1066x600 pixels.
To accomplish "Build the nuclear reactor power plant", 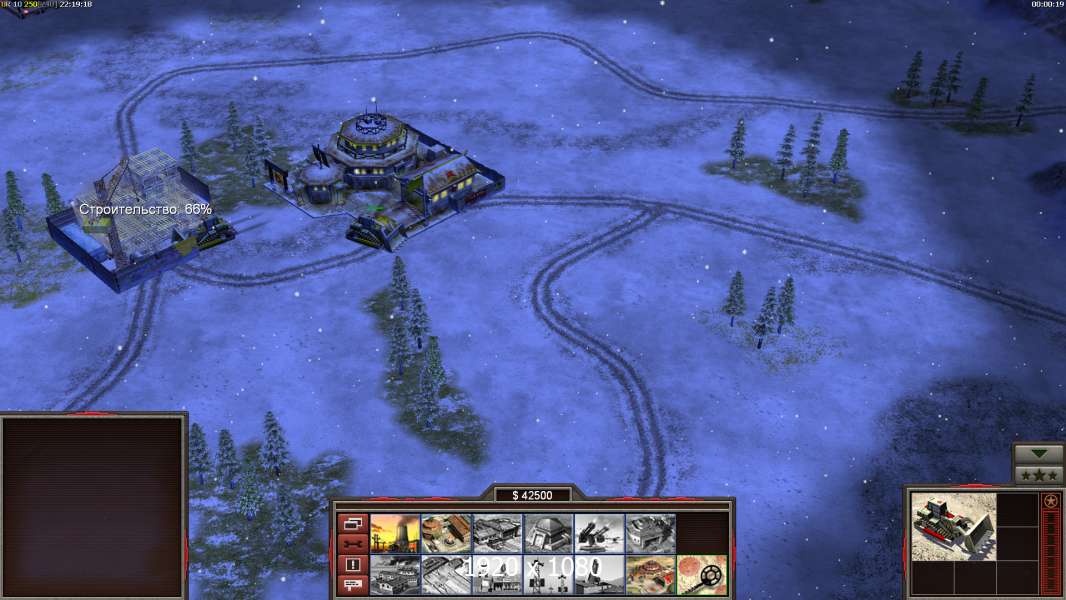I will [395, 534].
